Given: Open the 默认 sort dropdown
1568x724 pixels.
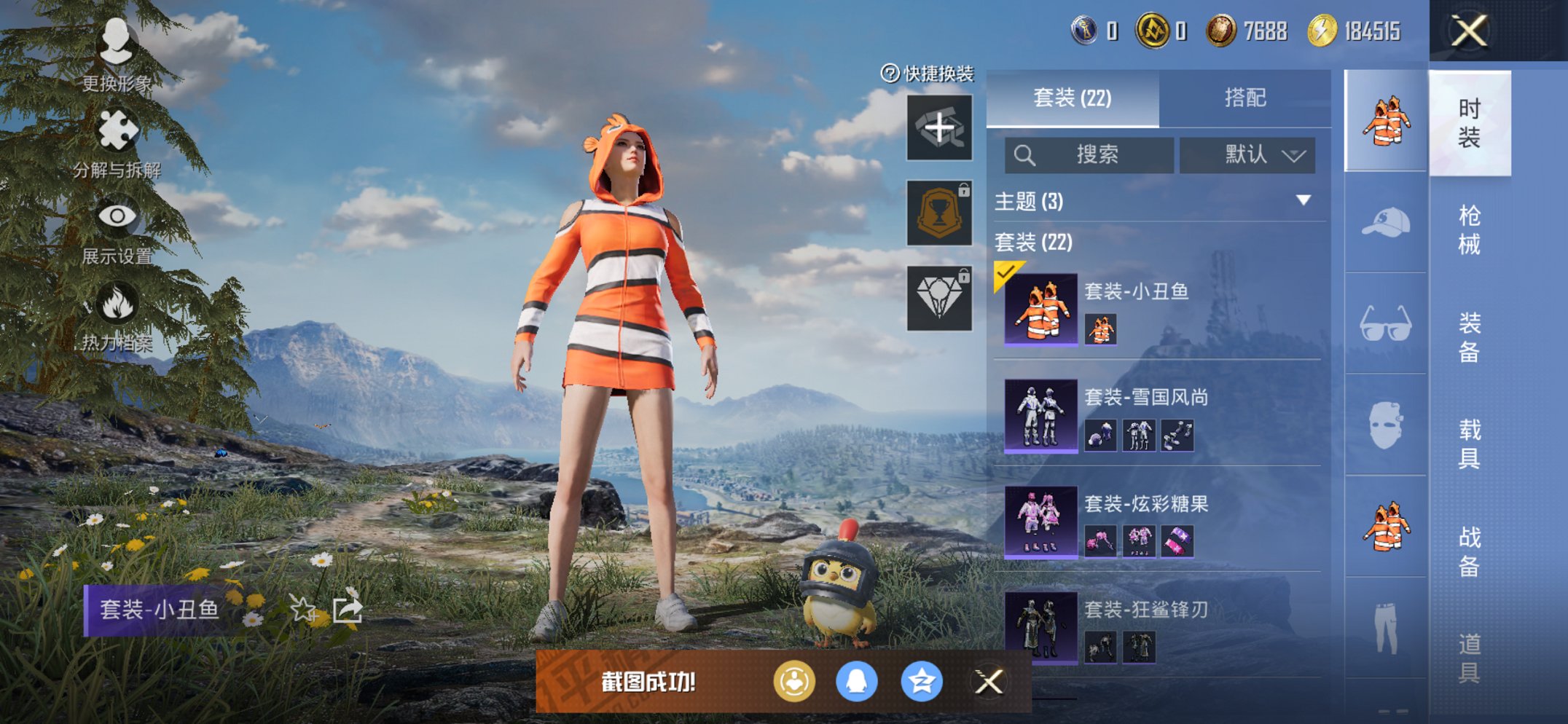Looking at the screenshot, I should pos(1247,155).
